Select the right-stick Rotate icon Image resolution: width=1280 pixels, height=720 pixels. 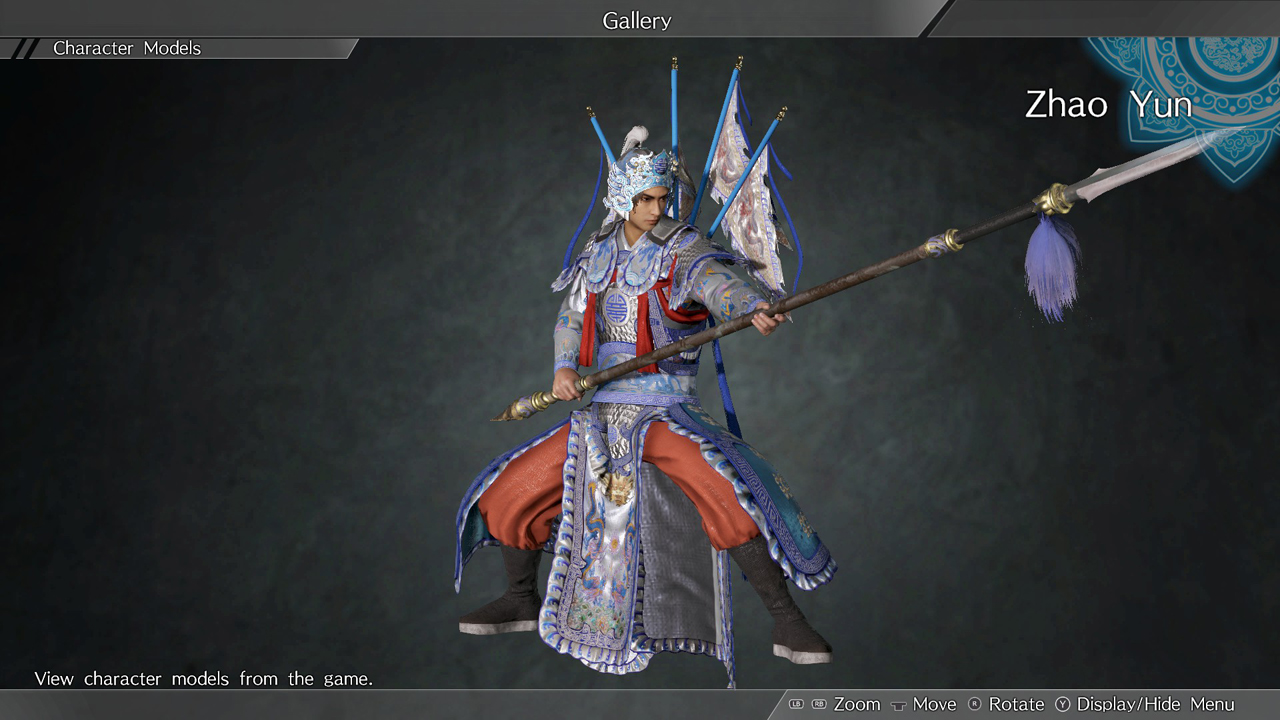pyautogui.click(x=976, y=704)
